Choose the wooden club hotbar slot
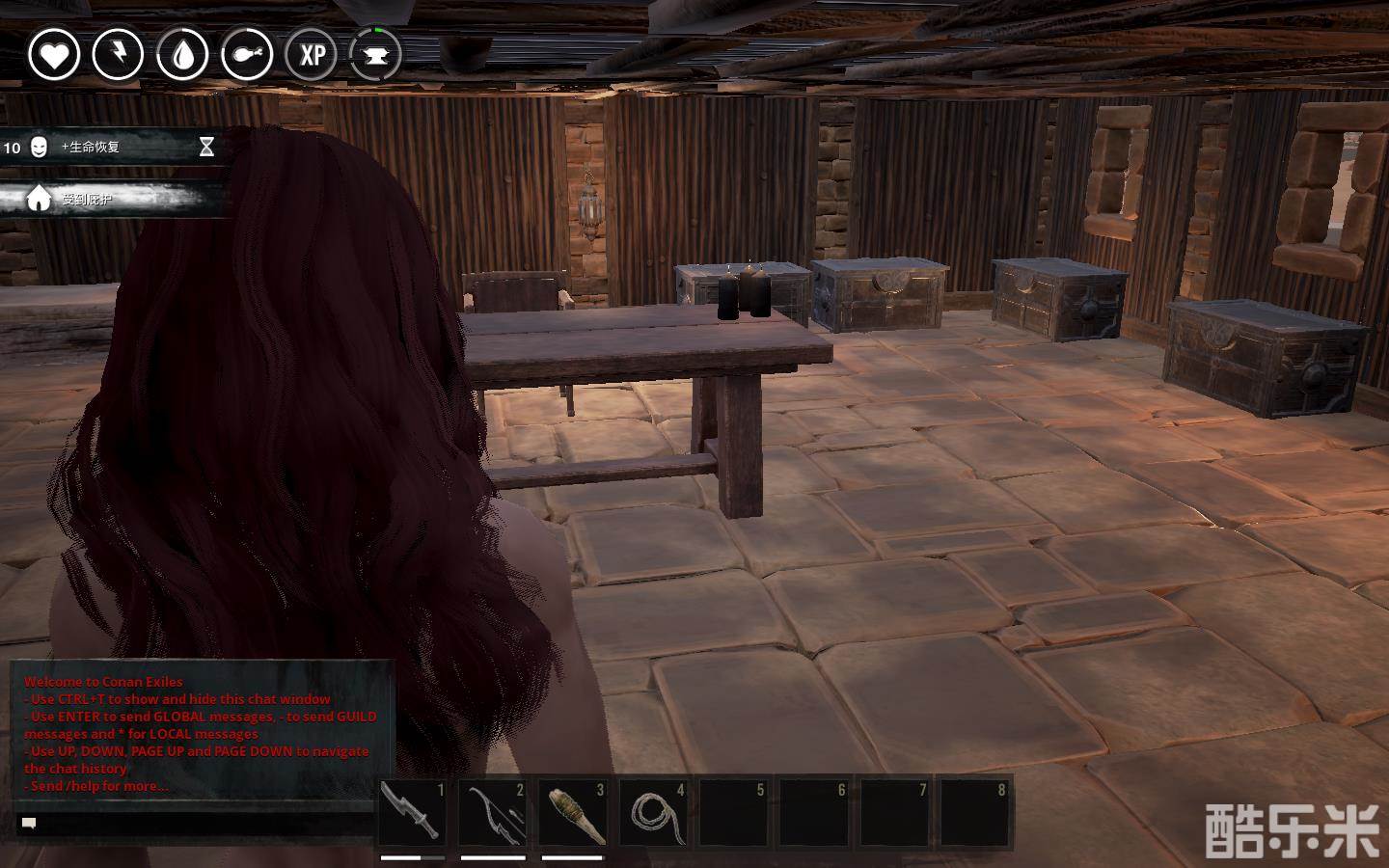This screenshot has width=1389, height=868. (573, 813)
